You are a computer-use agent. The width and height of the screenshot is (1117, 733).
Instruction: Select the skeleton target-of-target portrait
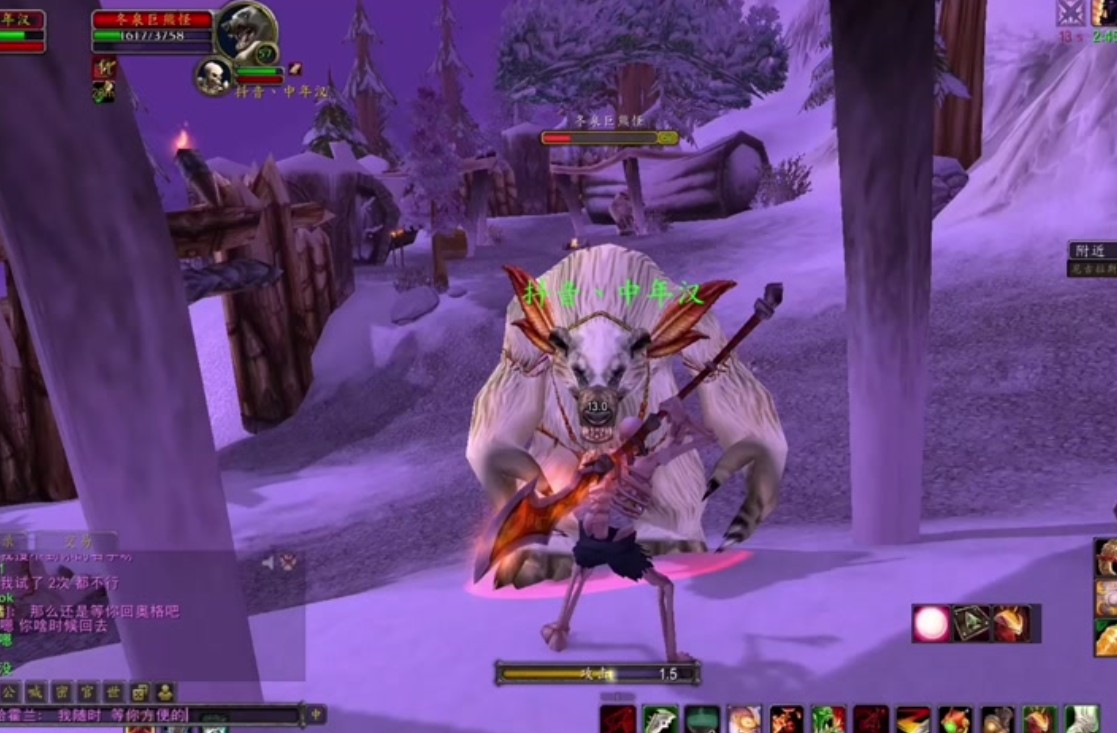213,76
